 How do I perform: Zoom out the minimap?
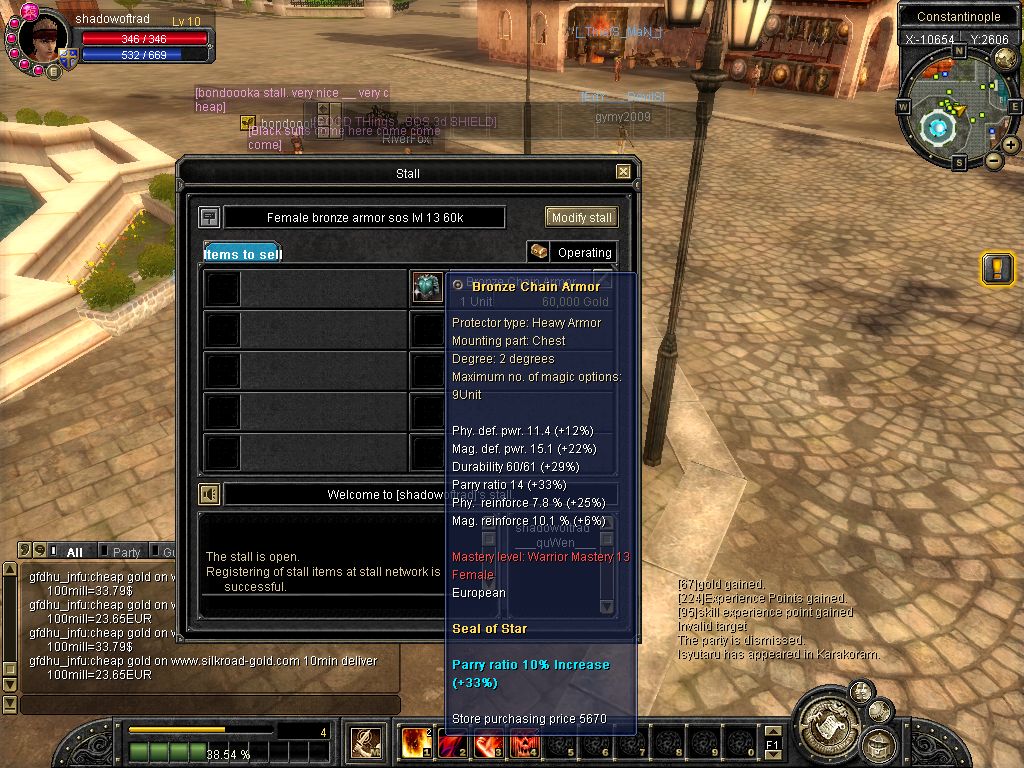pyautogui.click(x=993, y=160)
